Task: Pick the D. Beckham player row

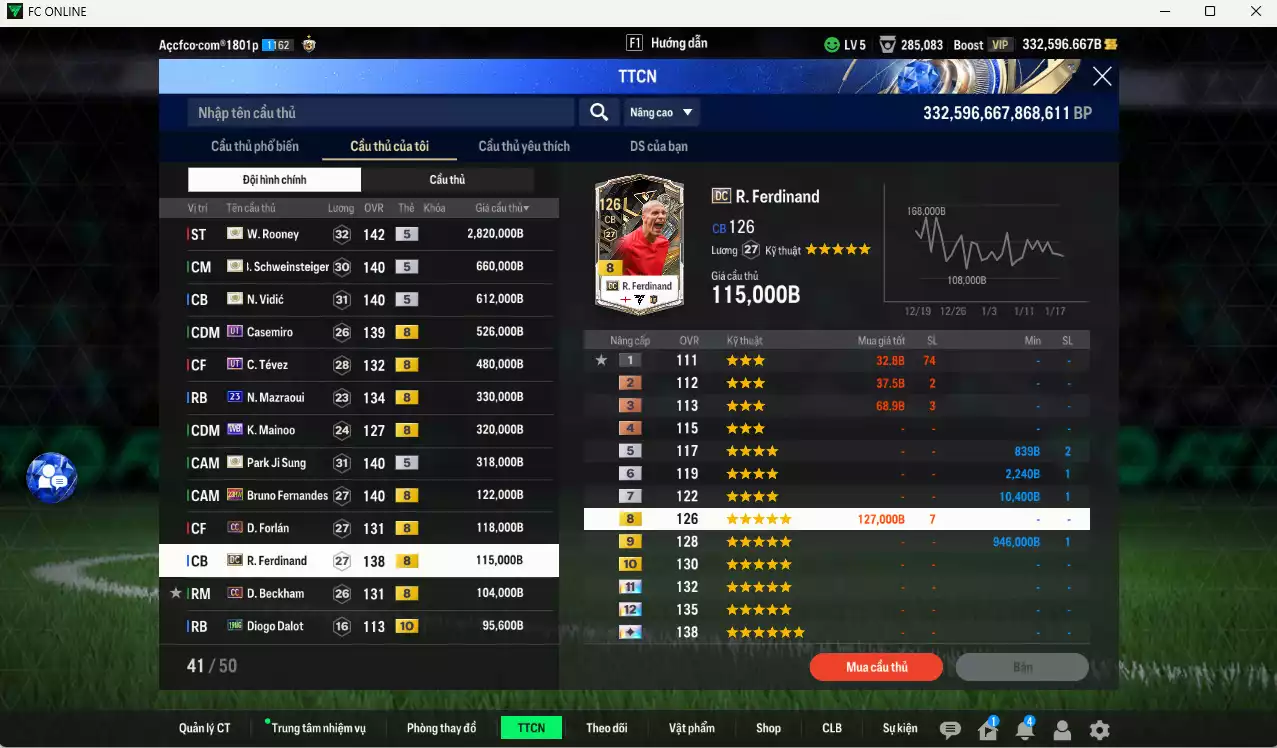Action: pos(356,594)
